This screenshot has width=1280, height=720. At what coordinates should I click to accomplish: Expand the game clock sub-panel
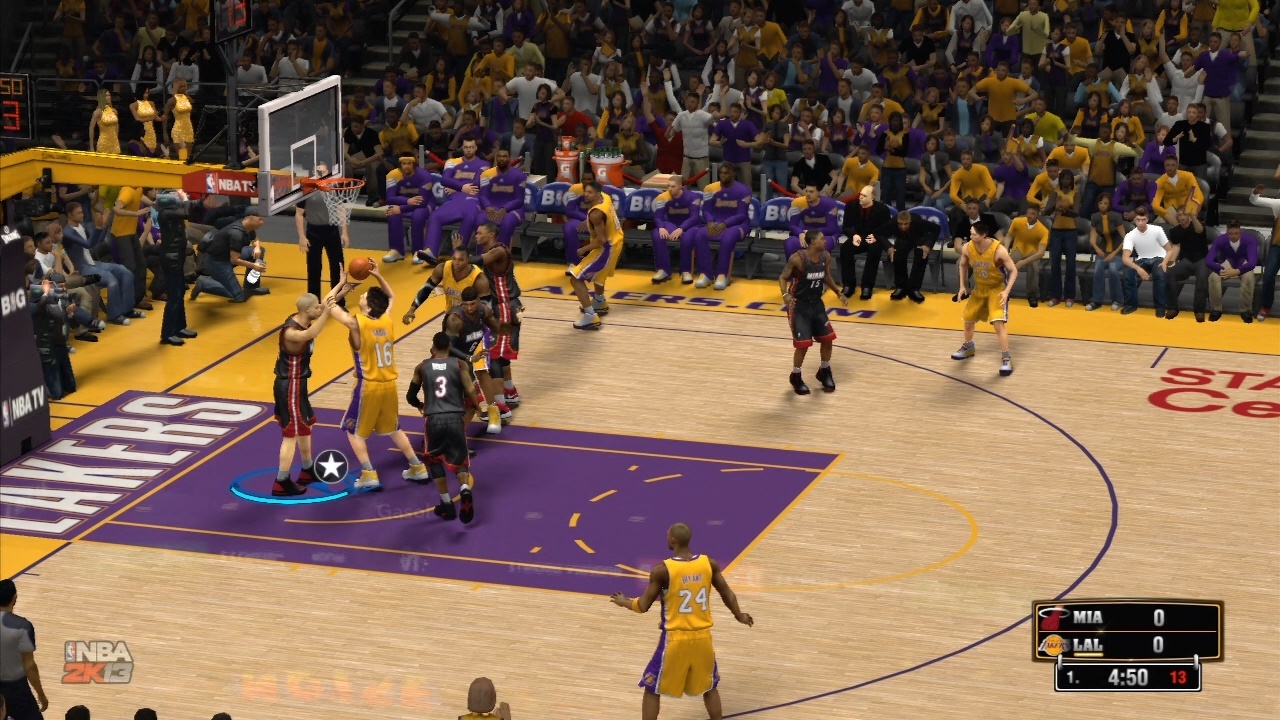click(1128, 676)
